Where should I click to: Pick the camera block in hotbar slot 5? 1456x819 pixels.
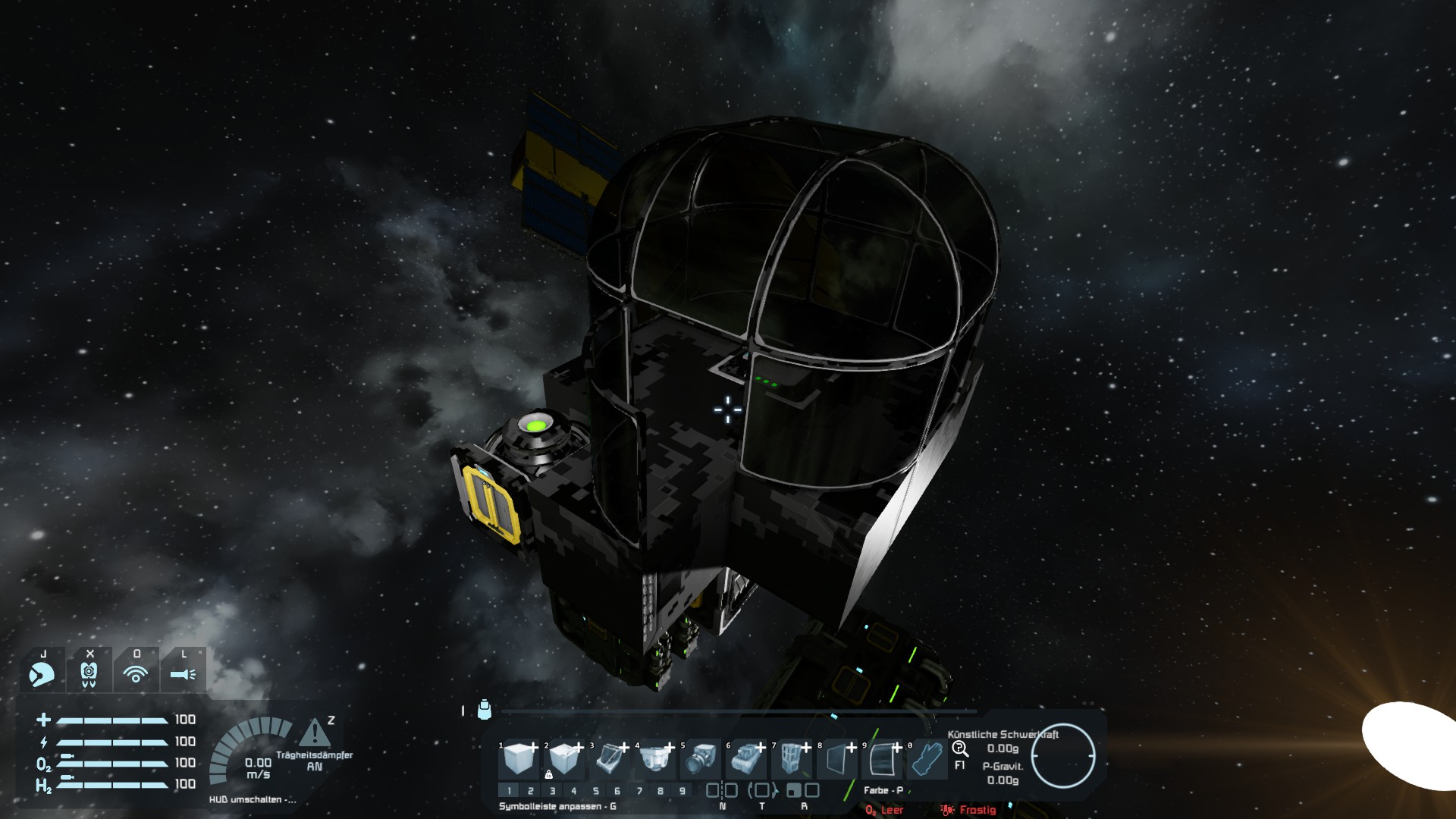tap(701, 759)
